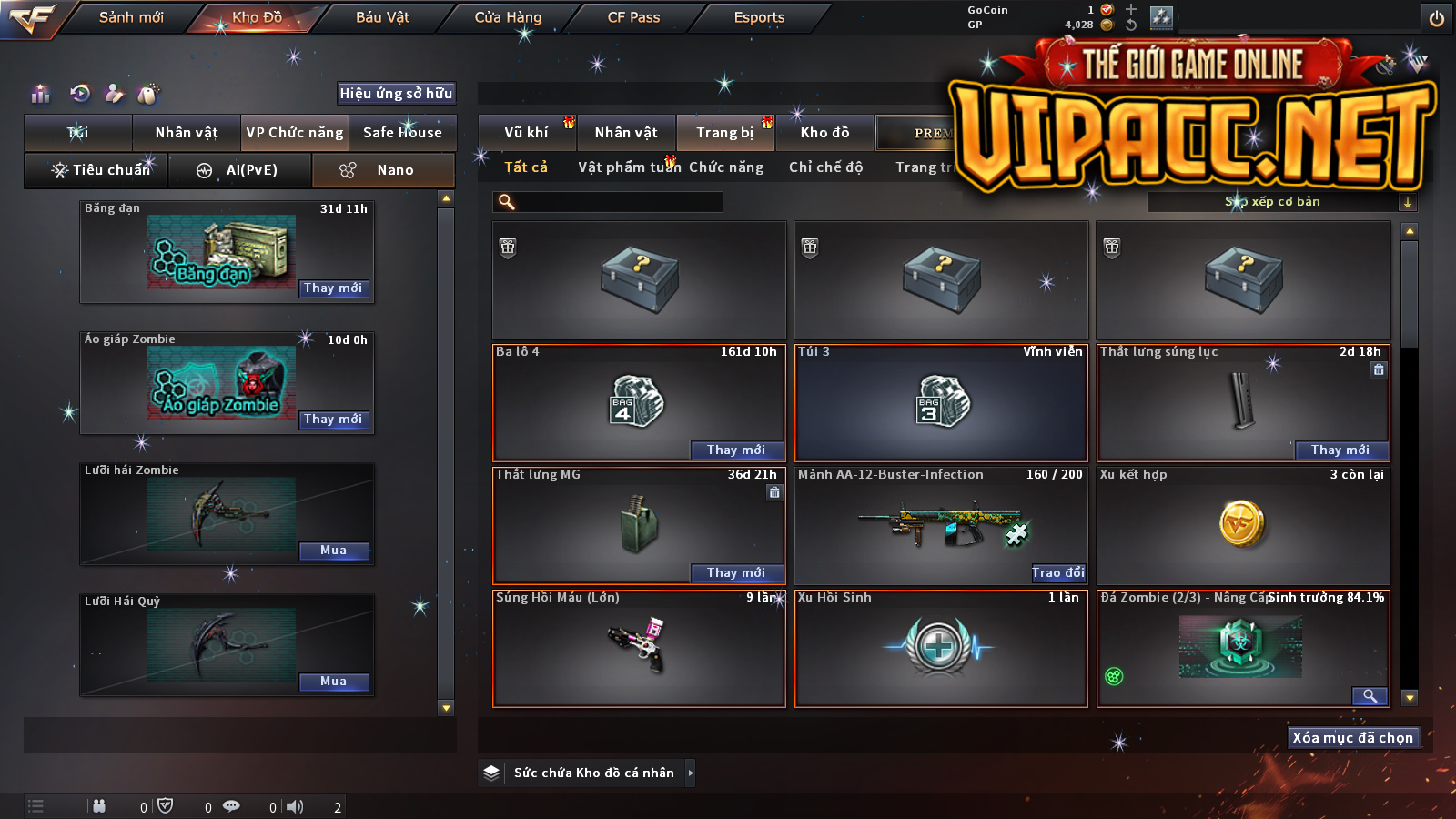The width and height of the screenshot is (1456, 819).
Task: Open the Esports tab
Action: (759, 17)
